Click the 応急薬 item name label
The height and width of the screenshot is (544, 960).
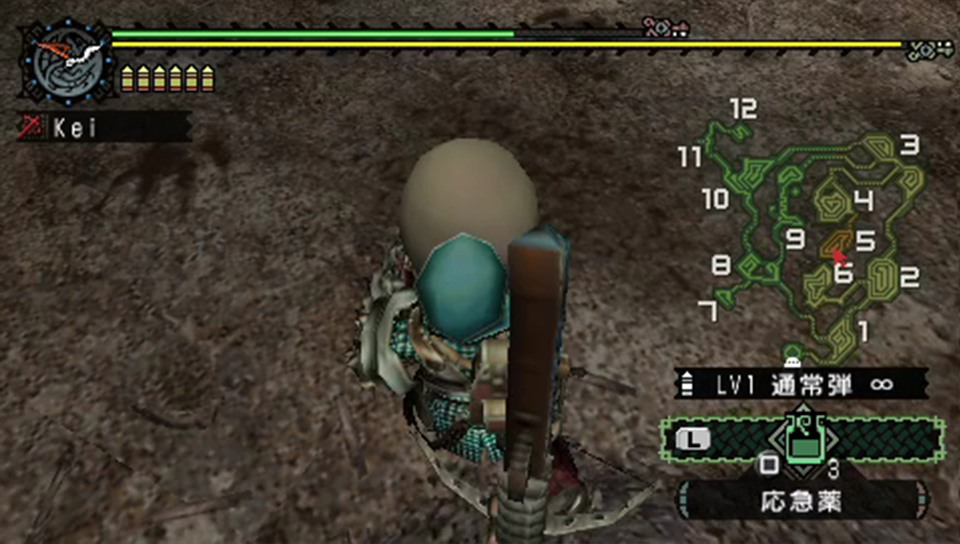(802, 497)
